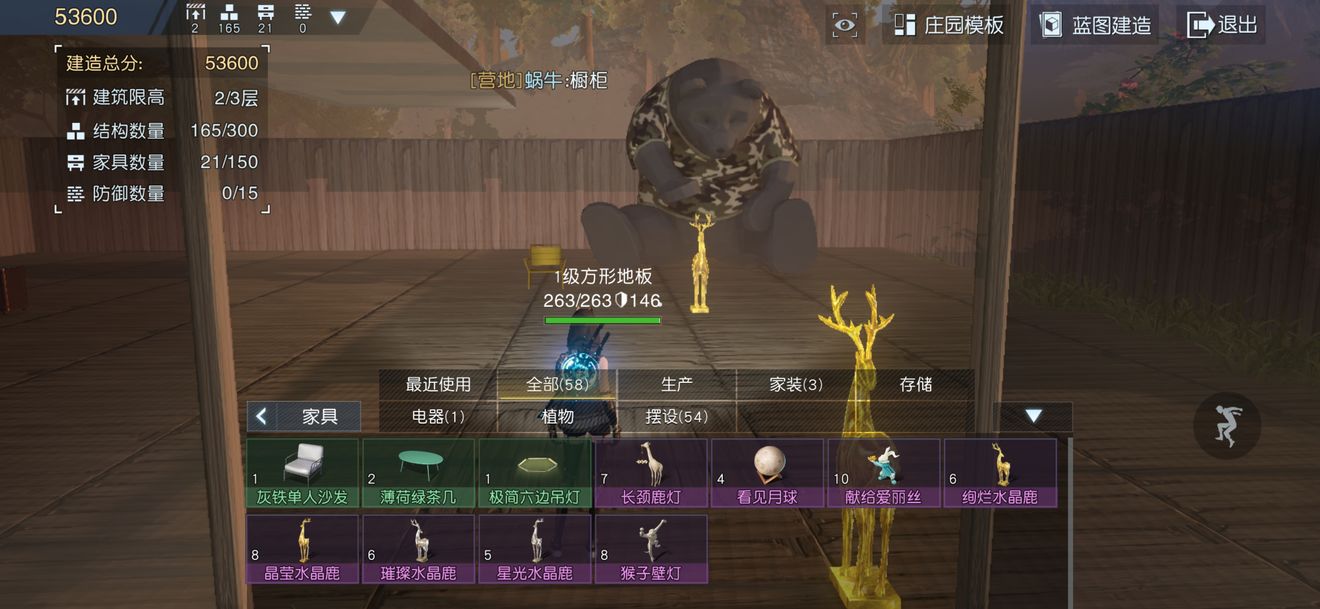Screen dimensions: 1320x609
Task: Collapse the build stats dropdown arrow
Action: [x=338, y=17]
